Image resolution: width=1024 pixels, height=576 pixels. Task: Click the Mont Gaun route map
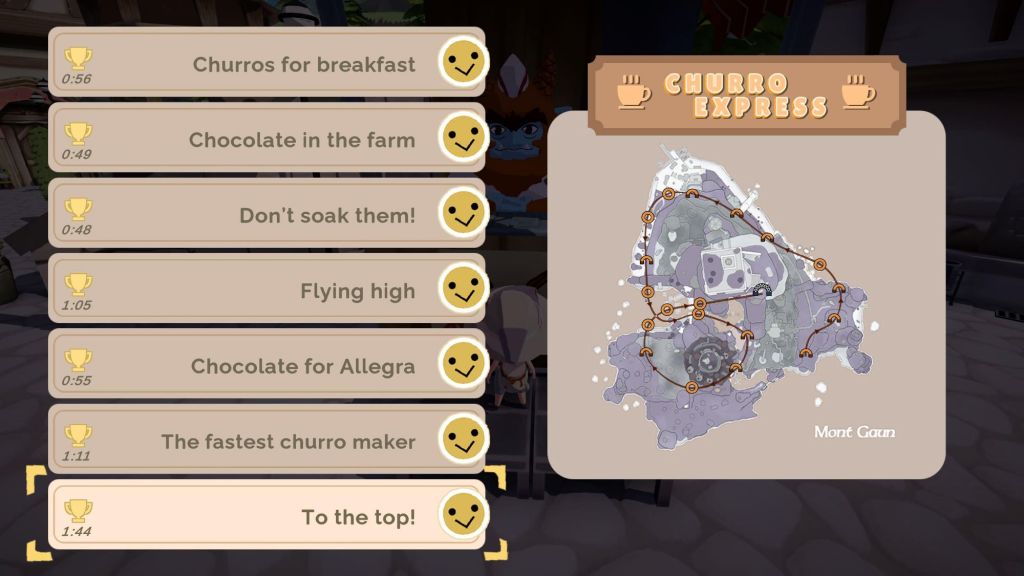746,294
